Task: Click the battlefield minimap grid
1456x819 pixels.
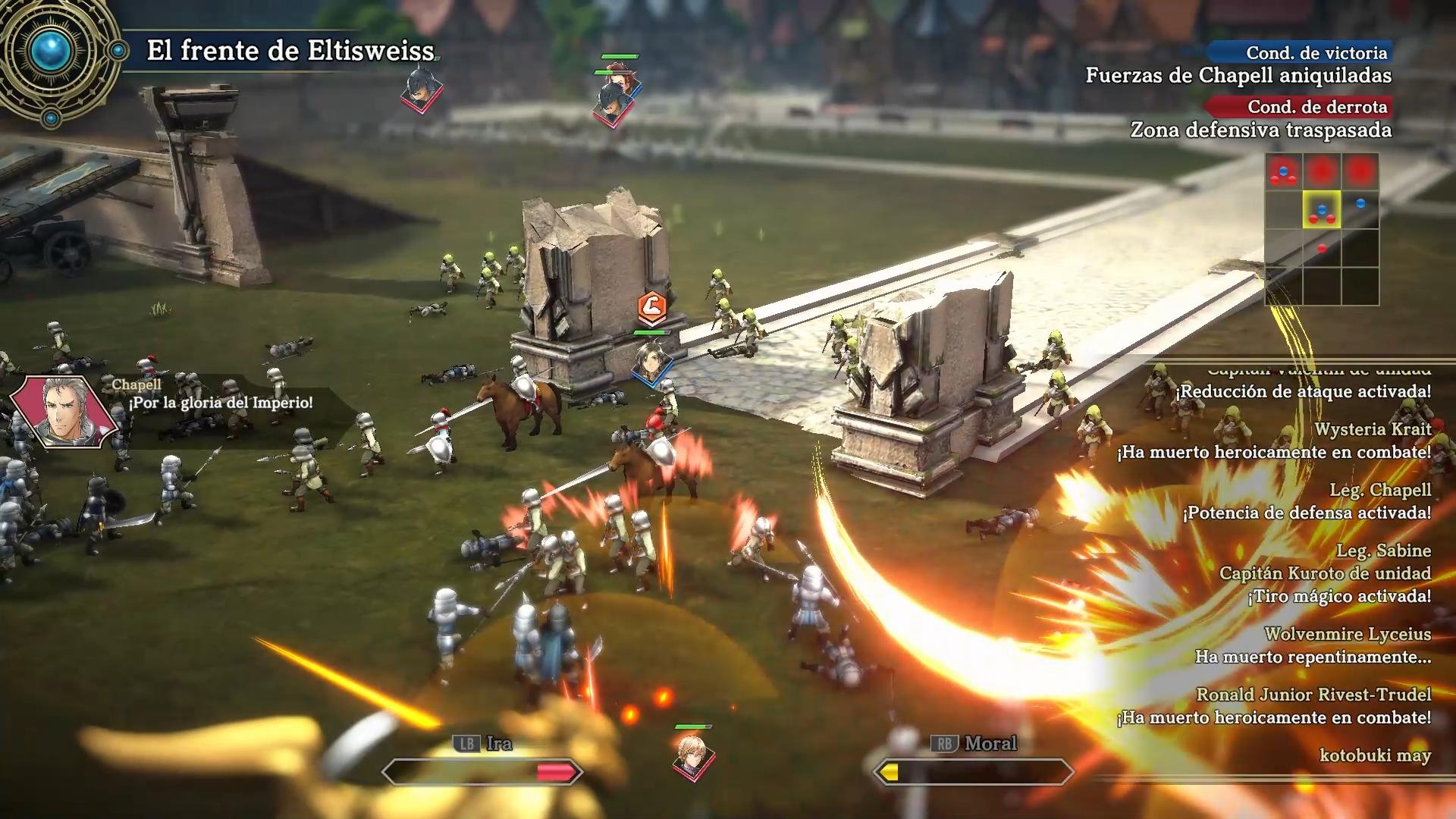Action: pos(1322,229)
